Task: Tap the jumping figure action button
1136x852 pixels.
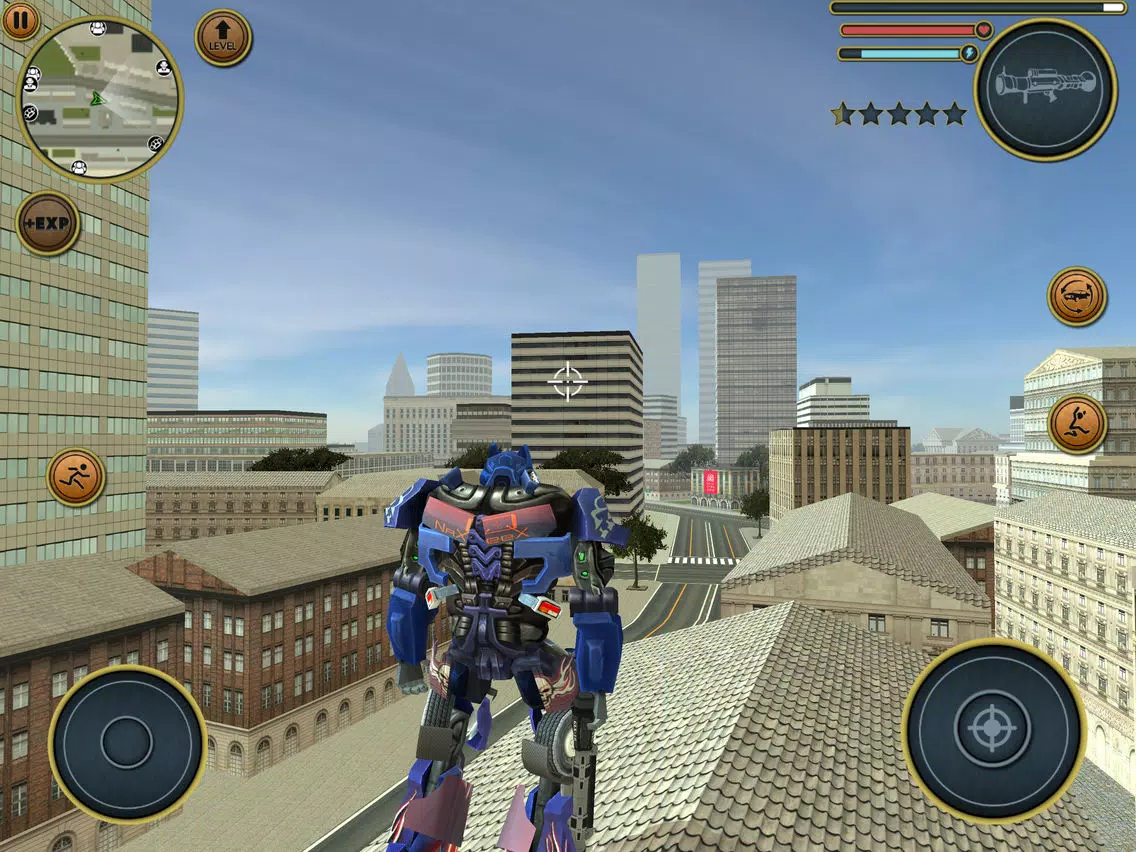Action: (x=1077, y=424)
